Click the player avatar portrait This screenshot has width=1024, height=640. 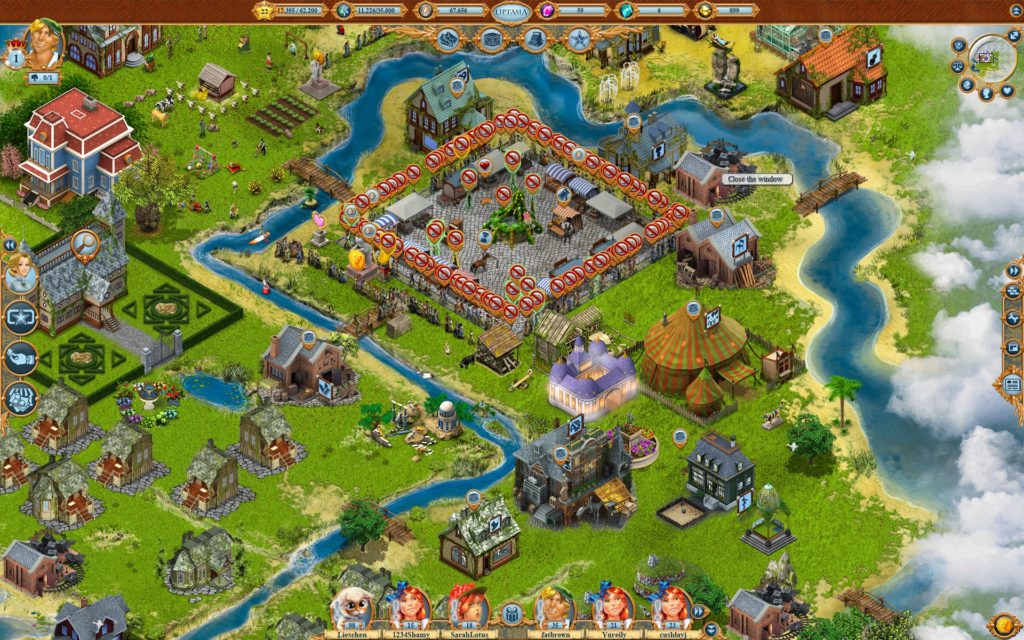click(43, 44)
